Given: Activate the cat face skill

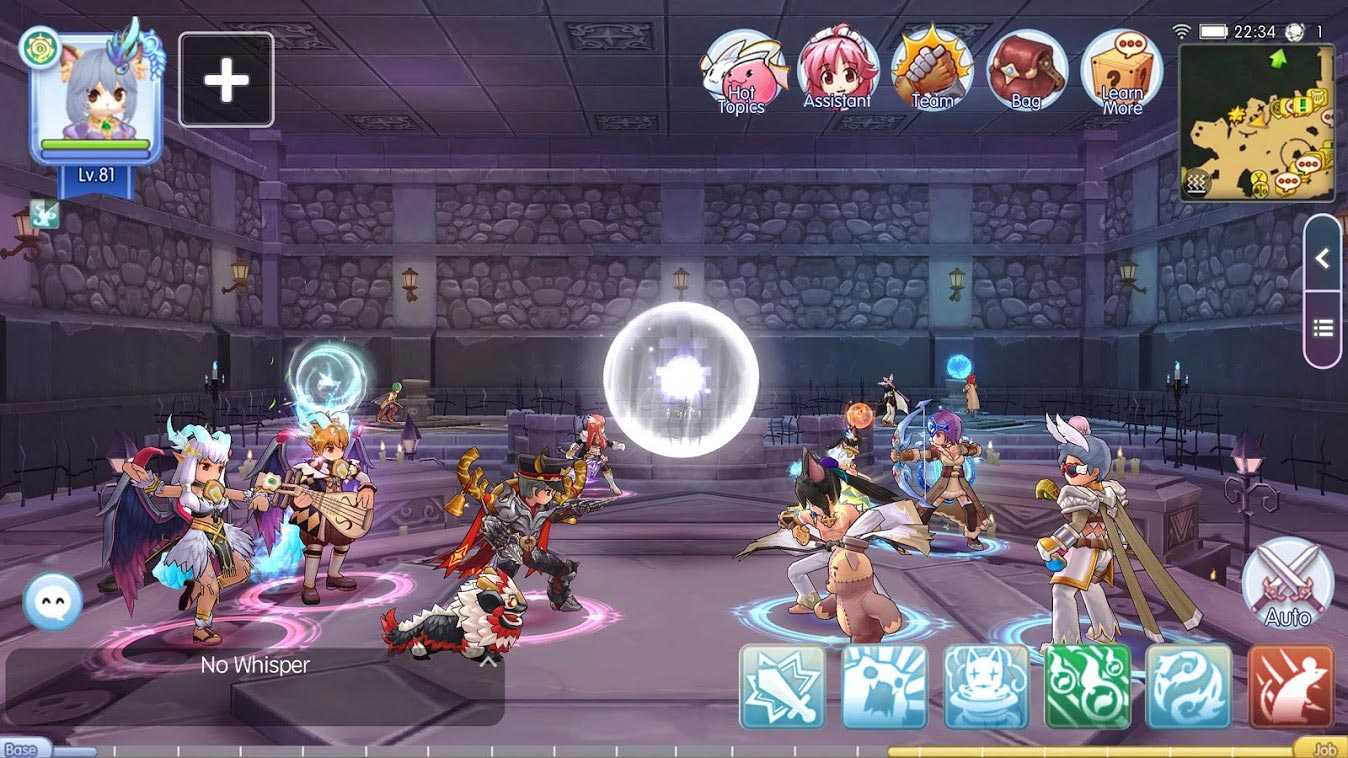Looking at the screenshot, I should click(x=986, y=687).
